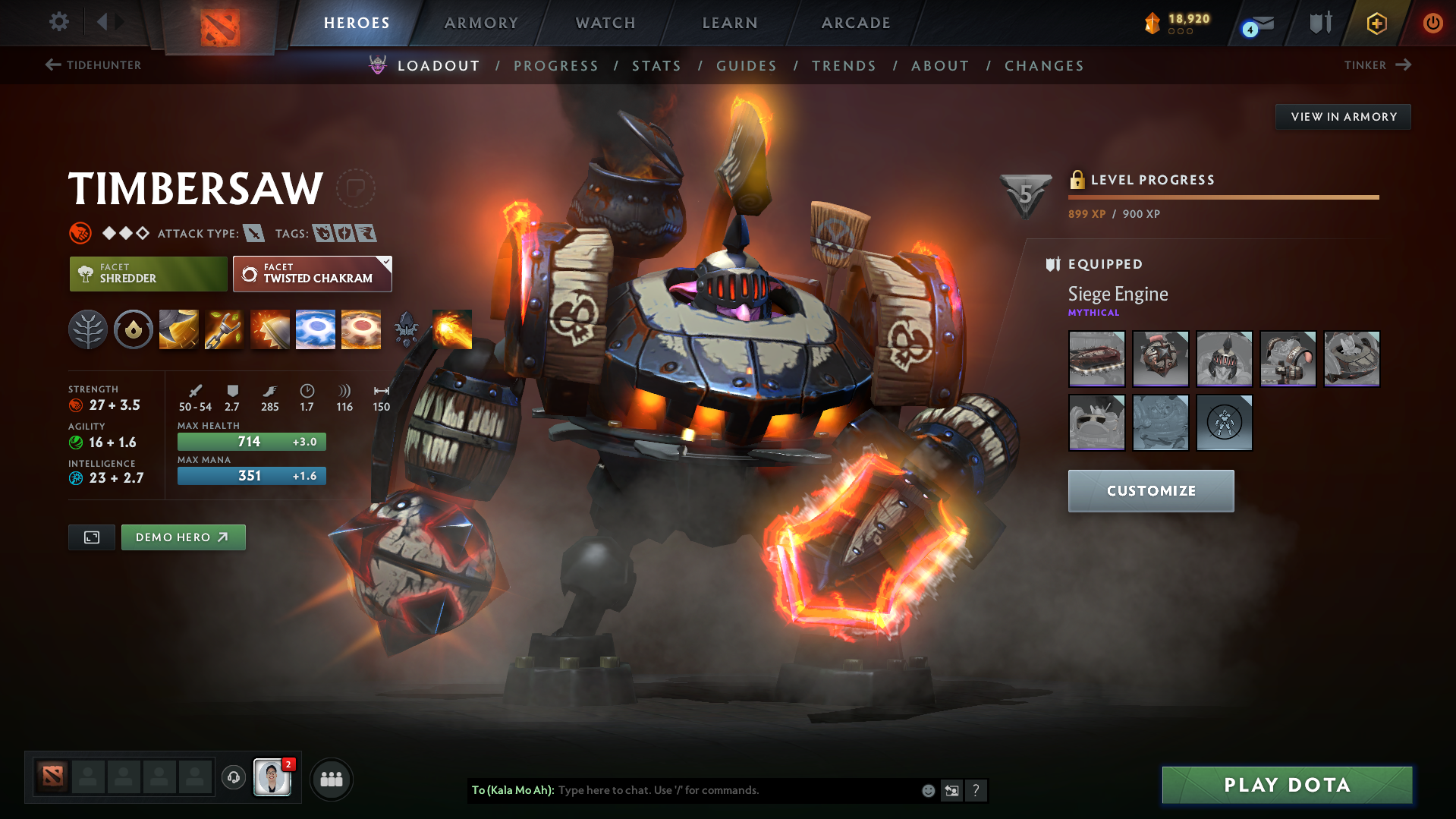Select the Twisted Chakram ability icon
The width and height of the screenshot is (1456, 819).
tap(361, 329)
